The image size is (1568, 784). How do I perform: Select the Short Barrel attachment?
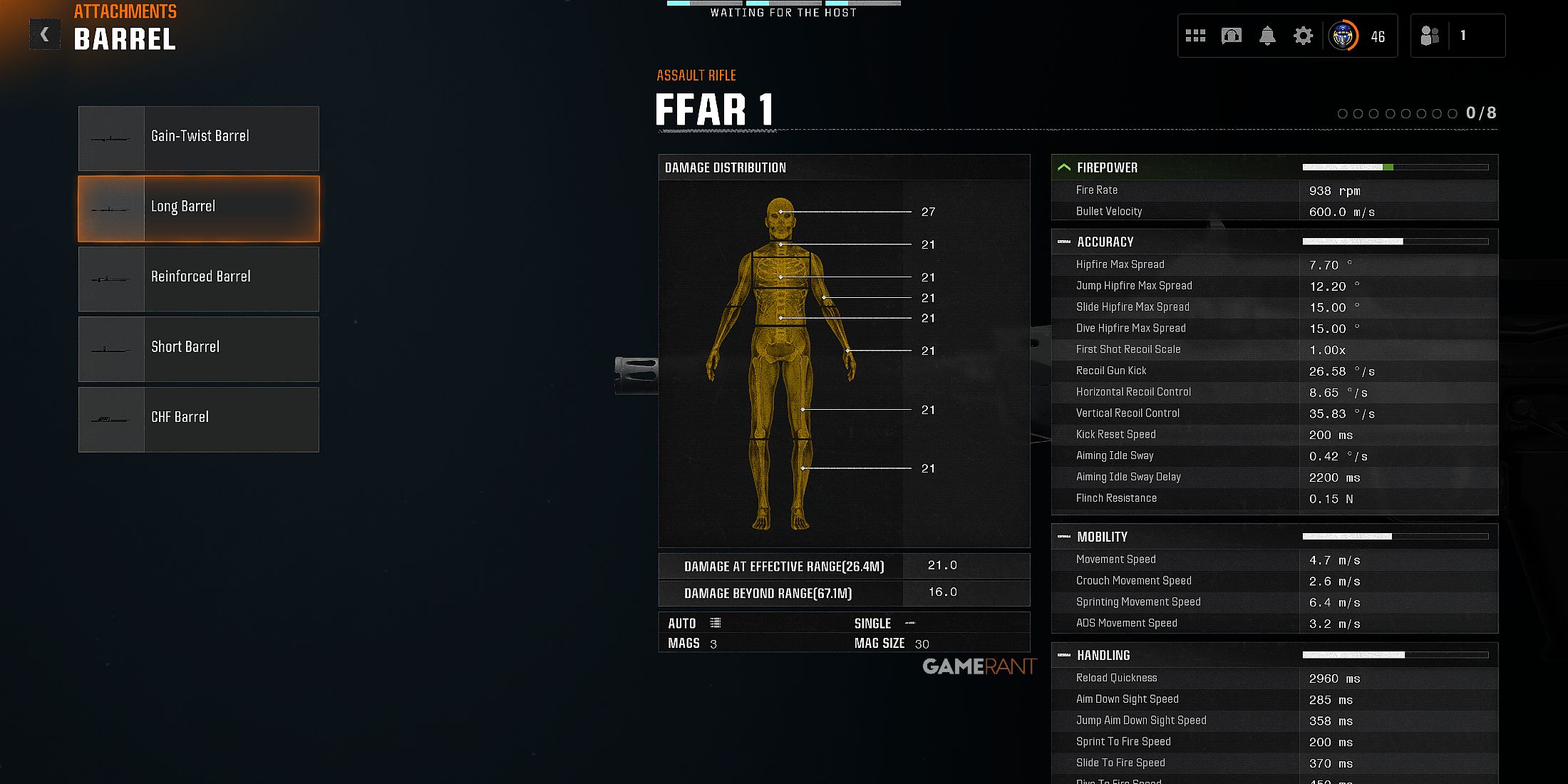(x=198, y=349)
